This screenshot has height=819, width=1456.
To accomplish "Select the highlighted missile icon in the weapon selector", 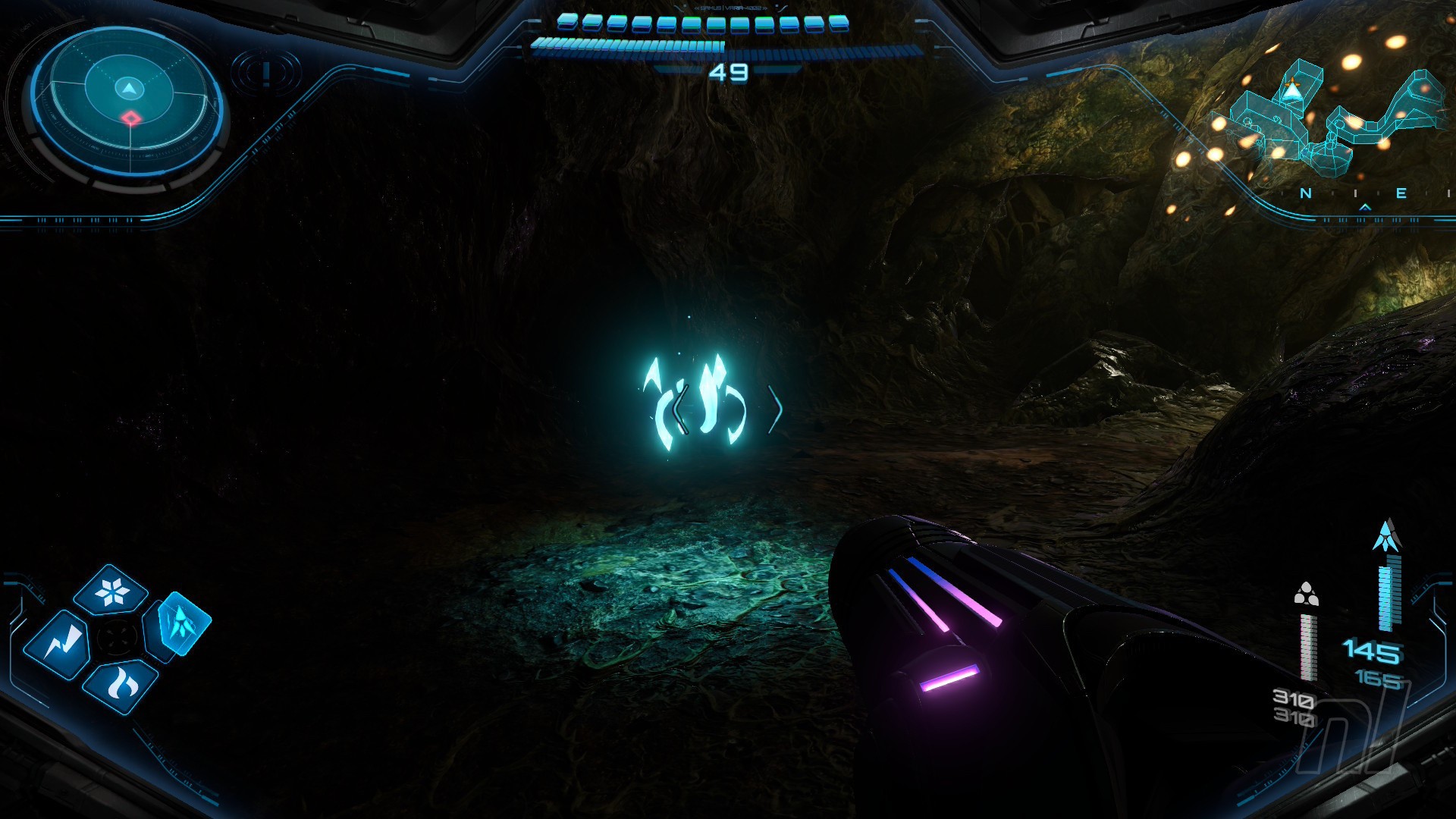I will click(179, 624).
